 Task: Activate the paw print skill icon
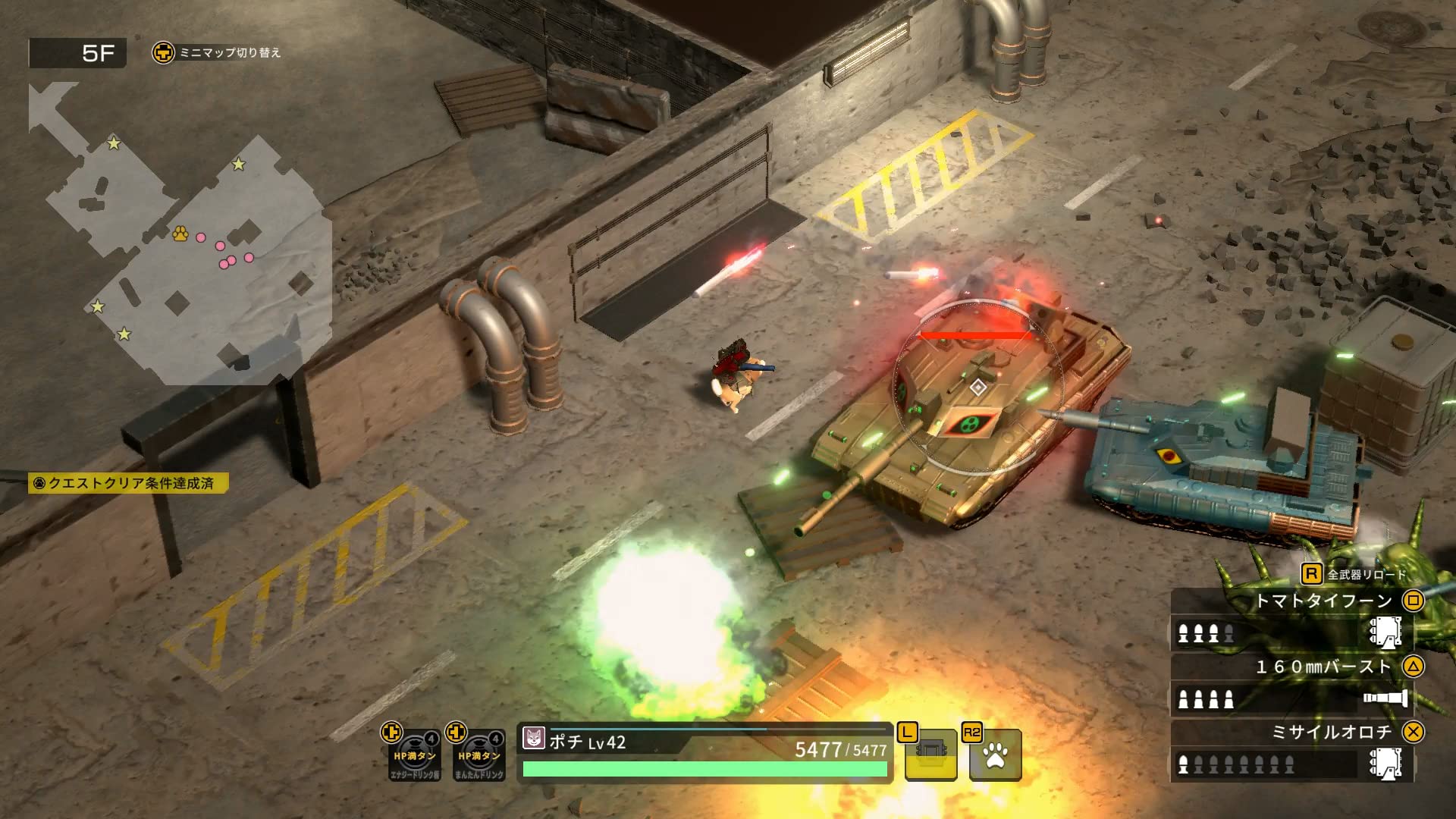[x=995, y=755]
